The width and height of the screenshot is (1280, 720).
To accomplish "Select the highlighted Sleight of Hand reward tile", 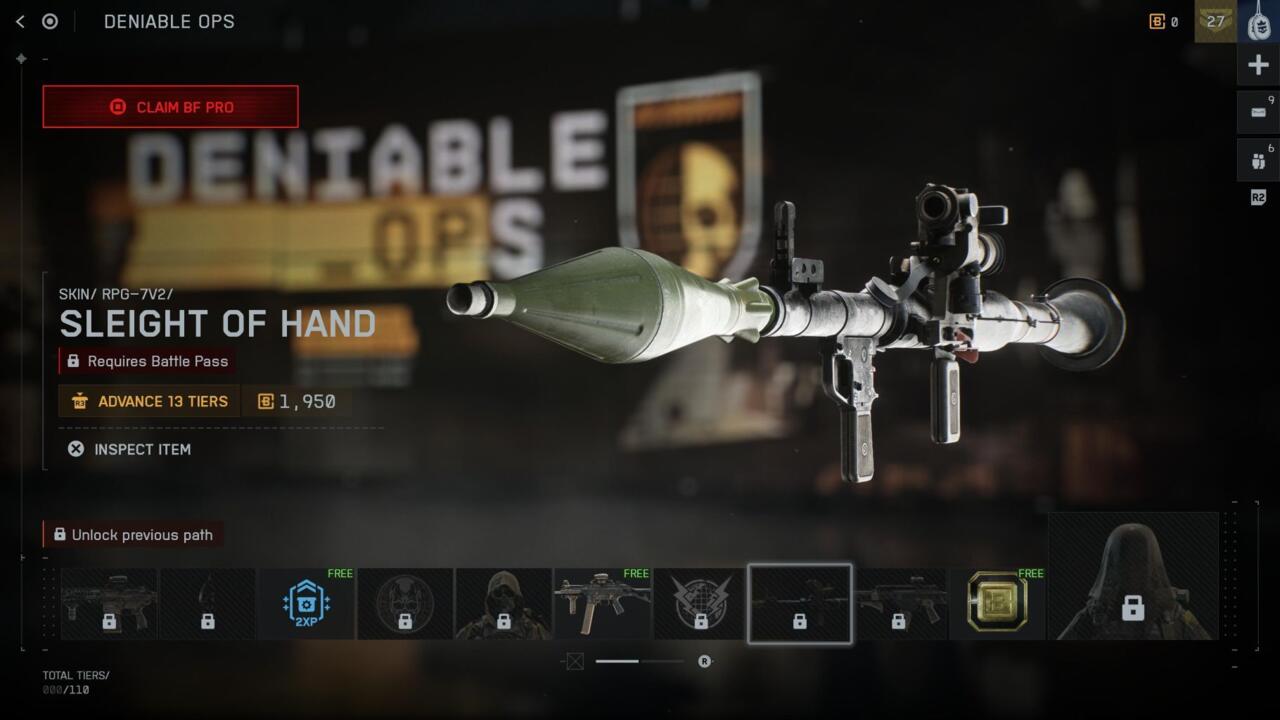I will click(800, 603).
